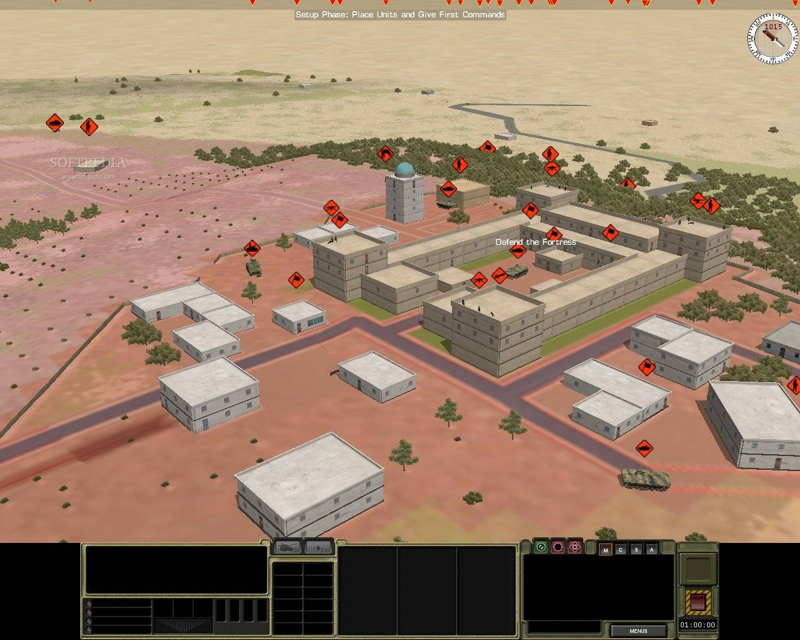Viewport: 800px width, 640px height.
Task: Activate the red crosshair command icon
Action: pyautogui.click(x=575, y=547)
